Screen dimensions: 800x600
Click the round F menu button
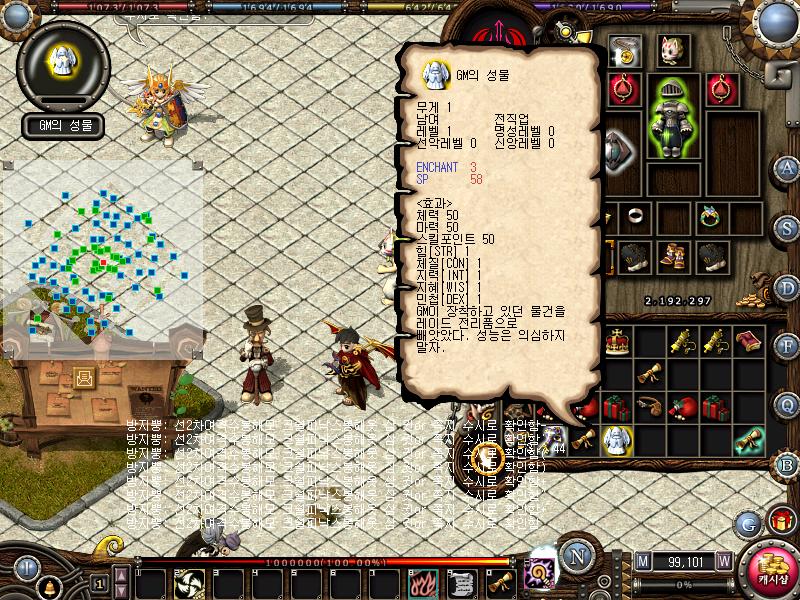pos(786,346)
